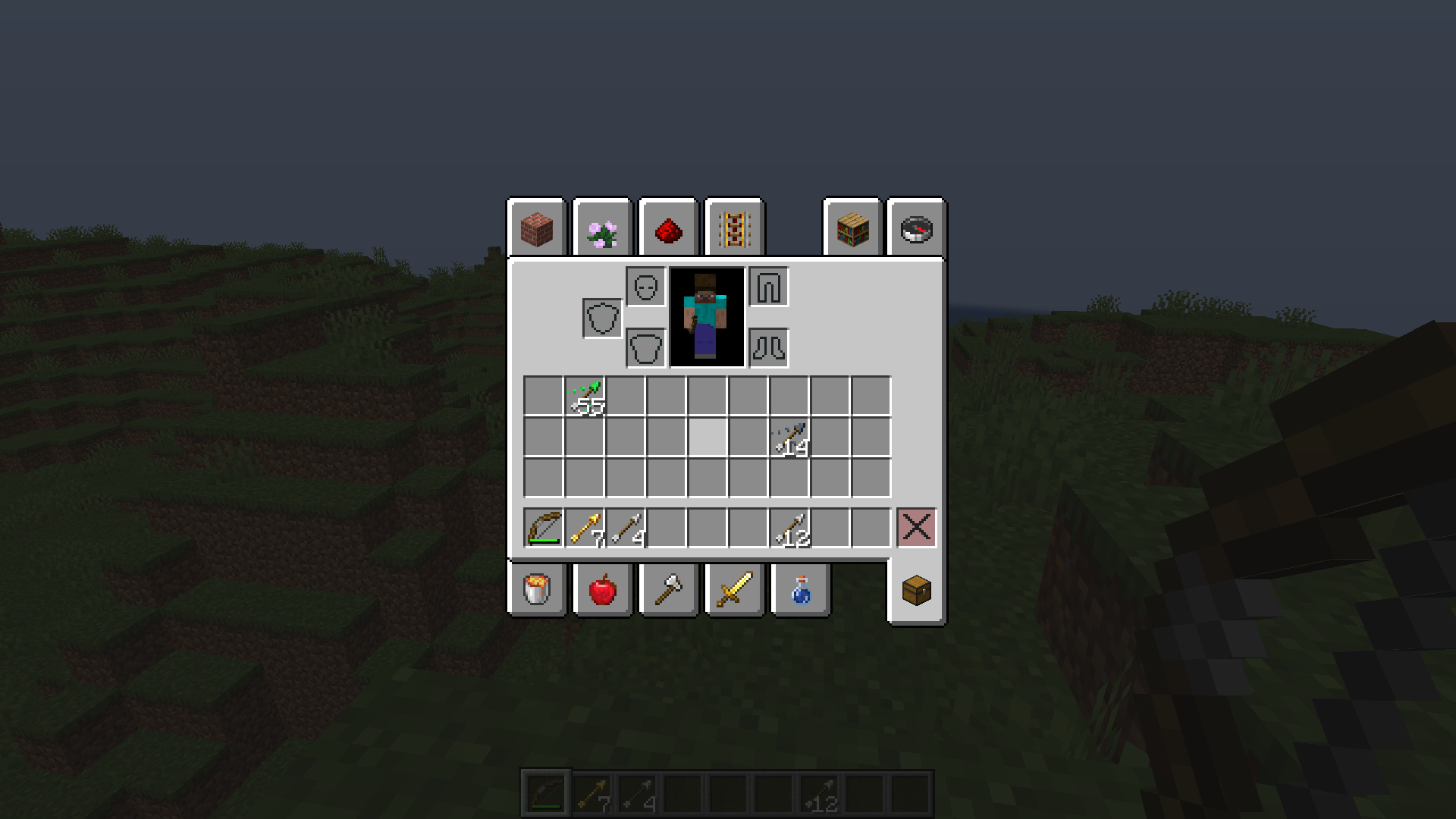
Task: Switch to the Survival Inventory chest tab
Action: coord(916,591)
